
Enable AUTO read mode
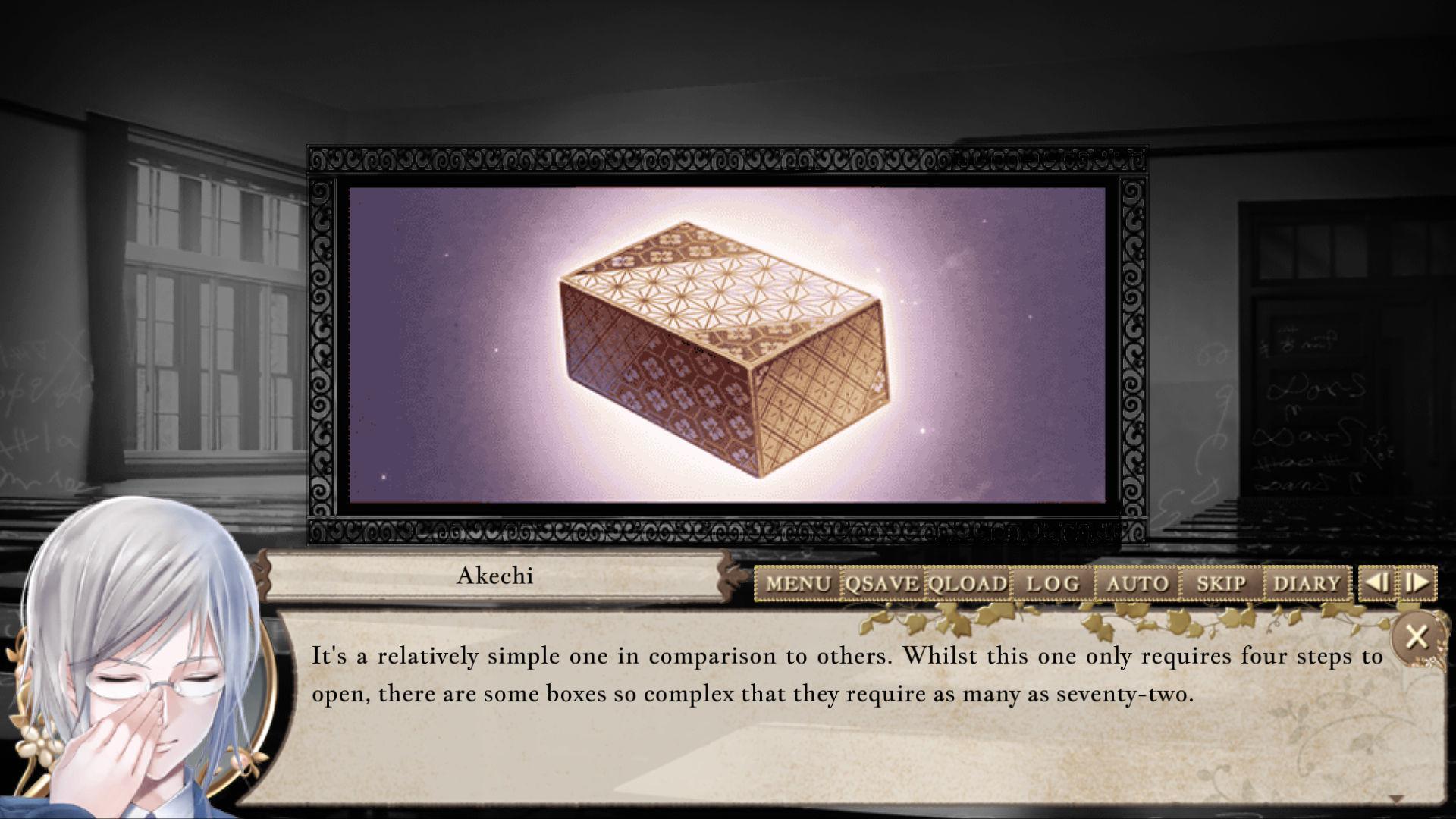tap(1137, 584)
